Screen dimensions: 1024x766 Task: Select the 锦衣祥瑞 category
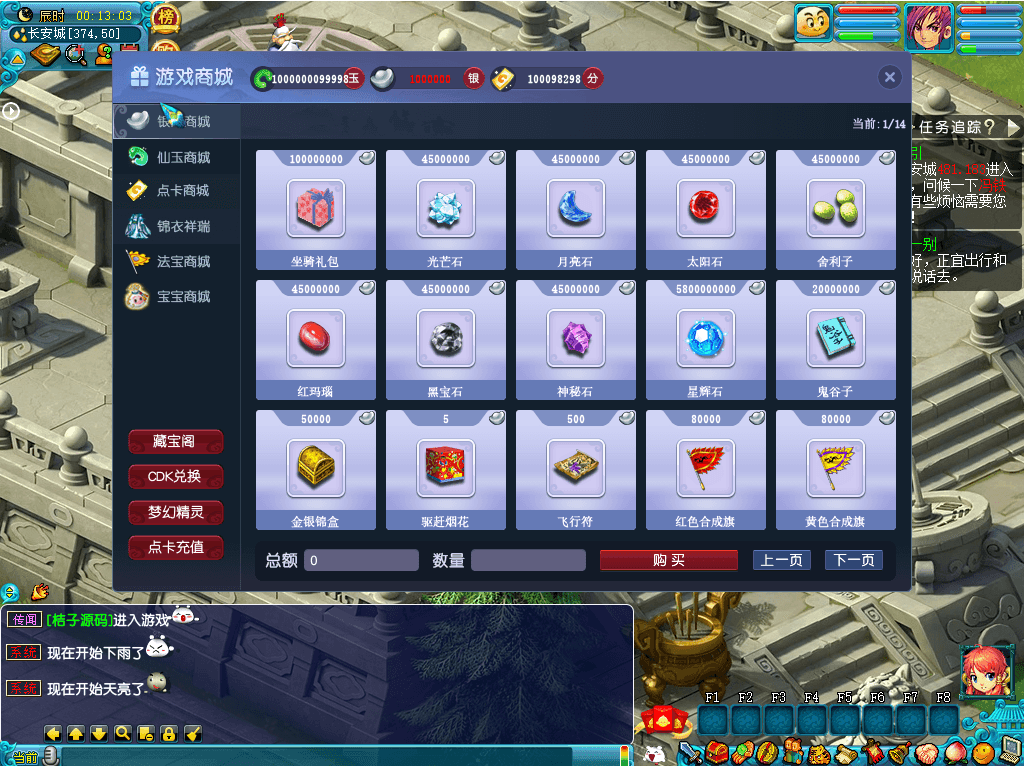click(x=182, y=226)
